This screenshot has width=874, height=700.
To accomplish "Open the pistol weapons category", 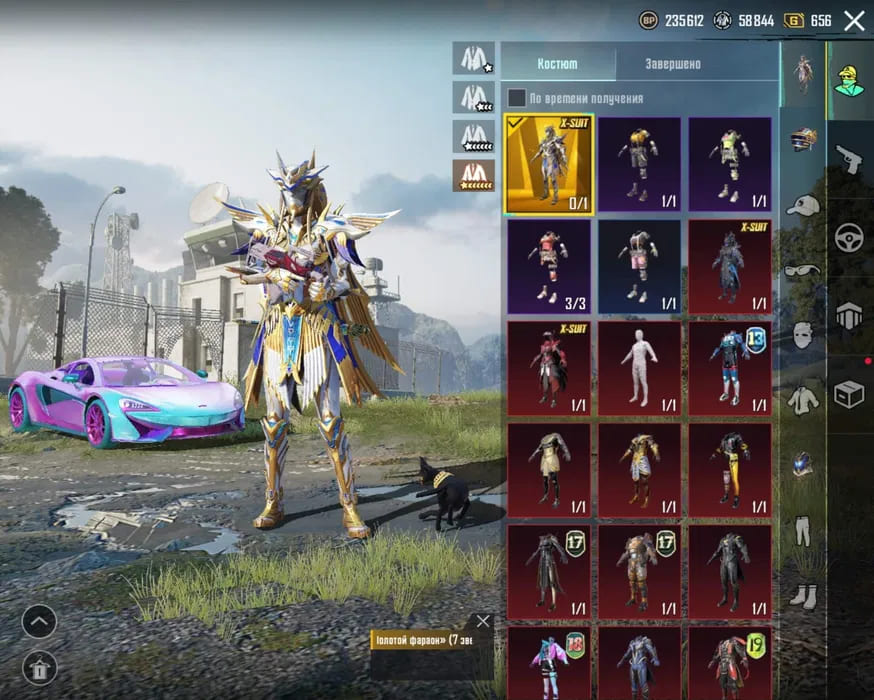I will [849, 158].
